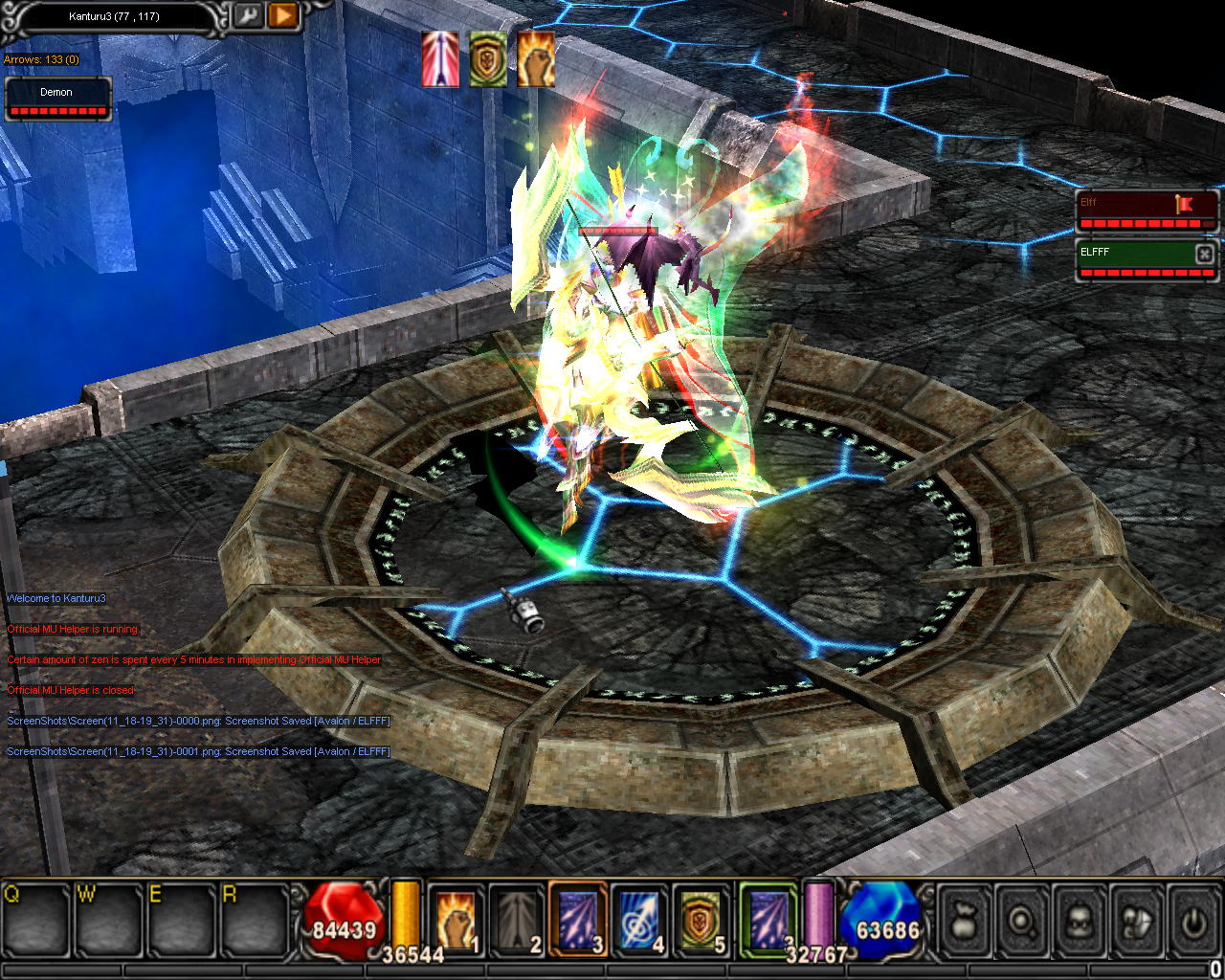The image size is (1225, 980).
Task: Click the red arrow buff icon
Action: [x=440, y=59]
